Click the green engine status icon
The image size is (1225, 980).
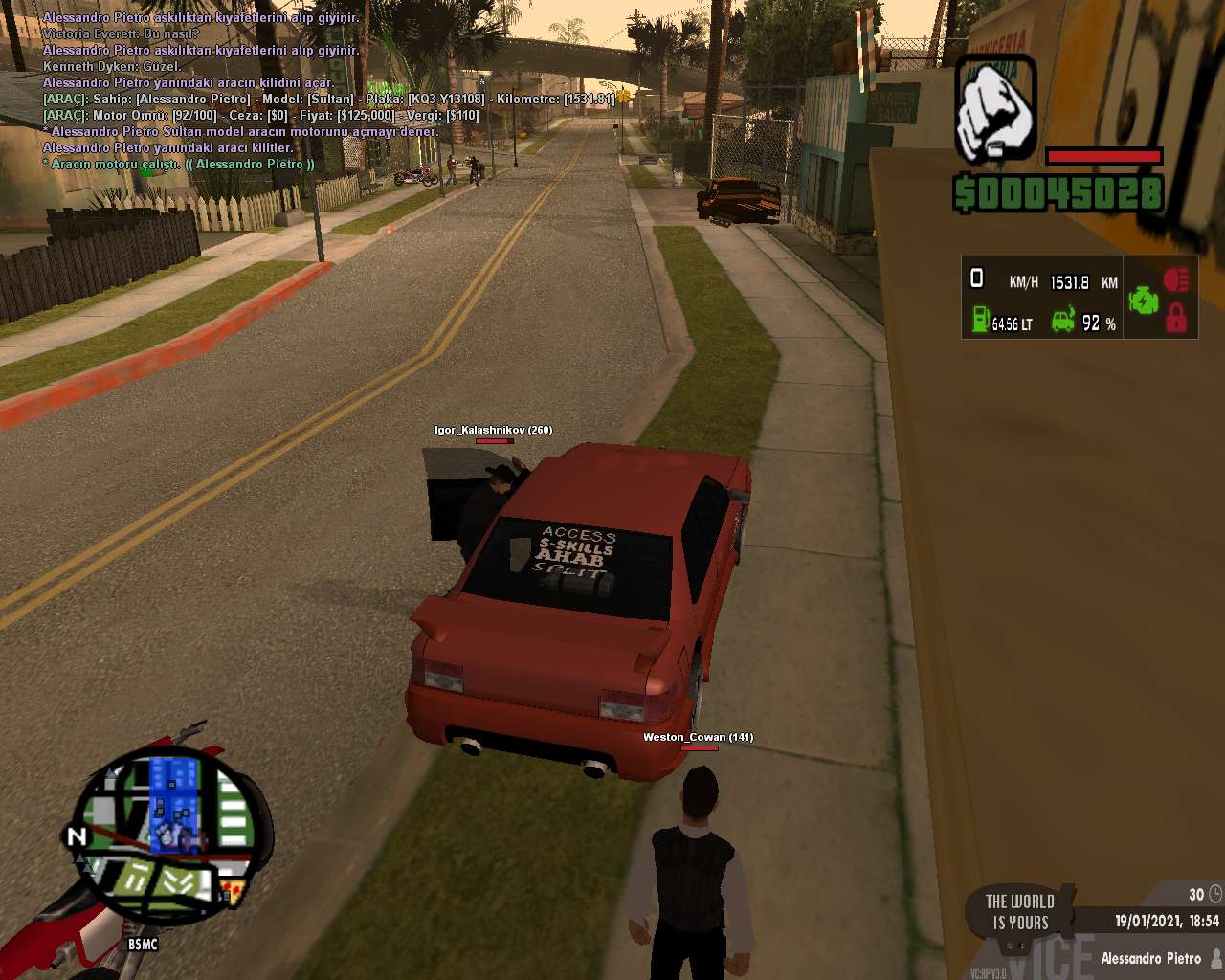pyautogui.click(x=1143, y=301)
